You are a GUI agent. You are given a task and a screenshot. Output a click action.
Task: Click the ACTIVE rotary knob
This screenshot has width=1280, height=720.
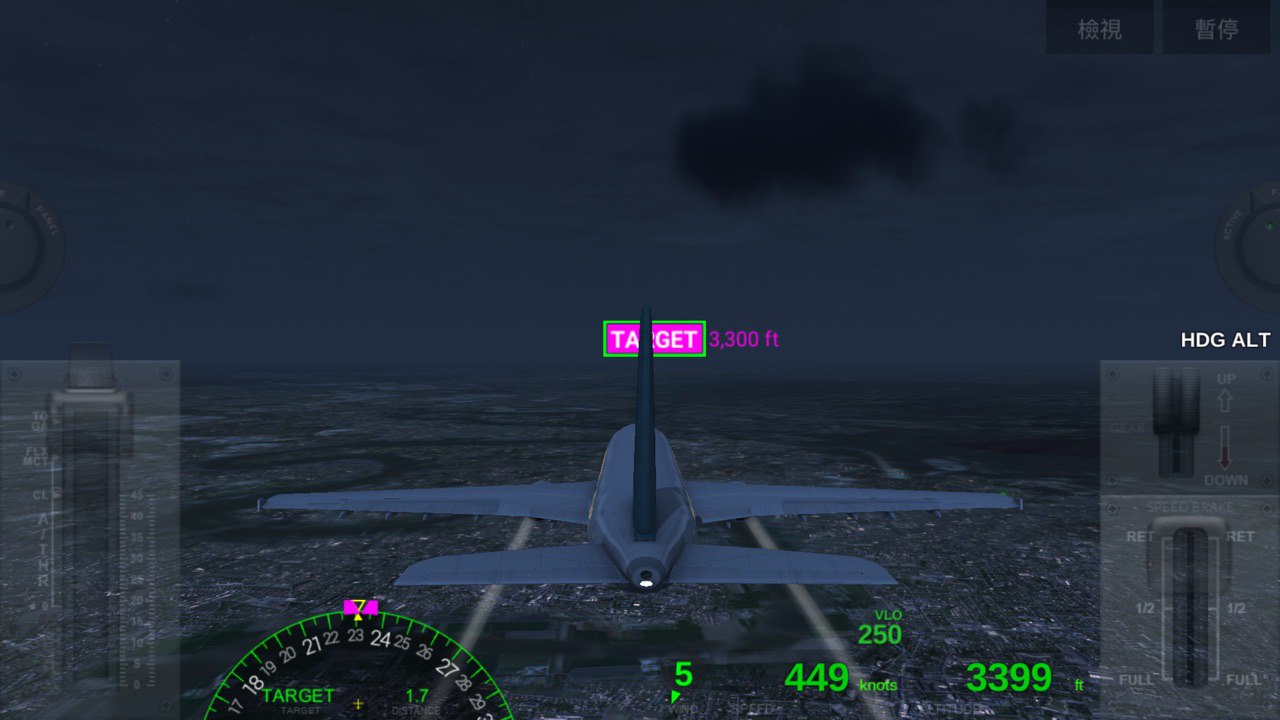1257,245
